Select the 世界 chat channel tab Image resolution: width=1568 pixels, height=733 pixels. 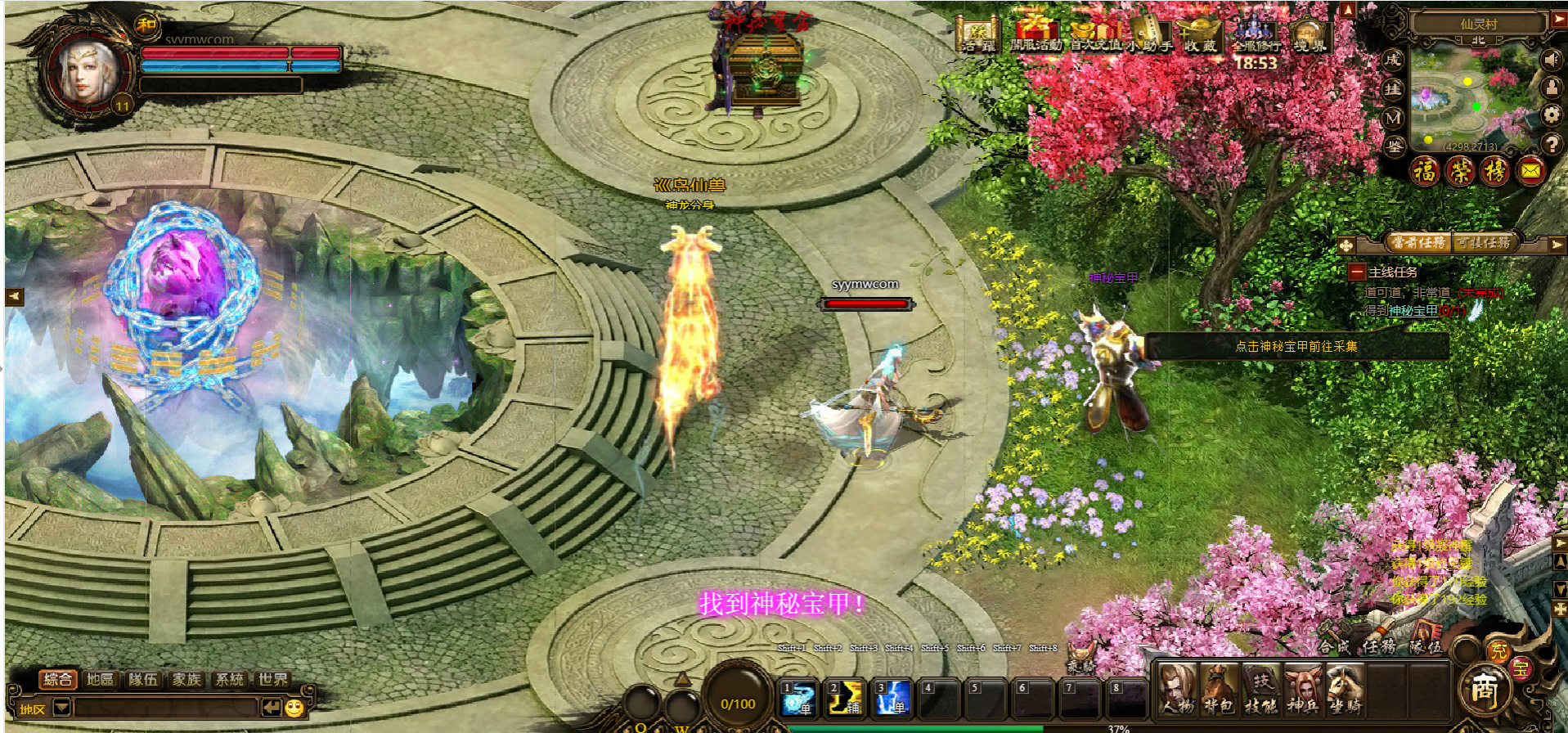[272, 679]
